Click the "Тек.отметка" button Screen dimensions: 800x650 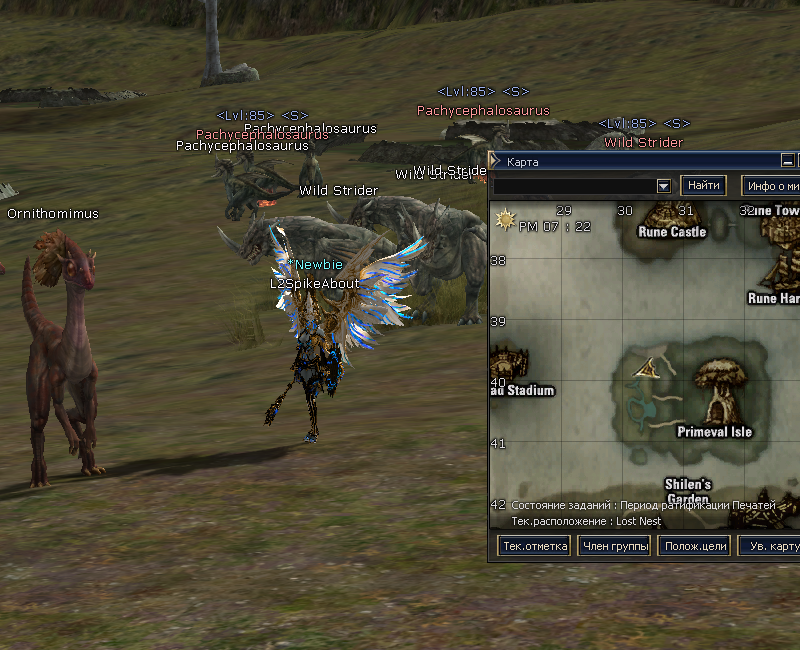point(535,546)
